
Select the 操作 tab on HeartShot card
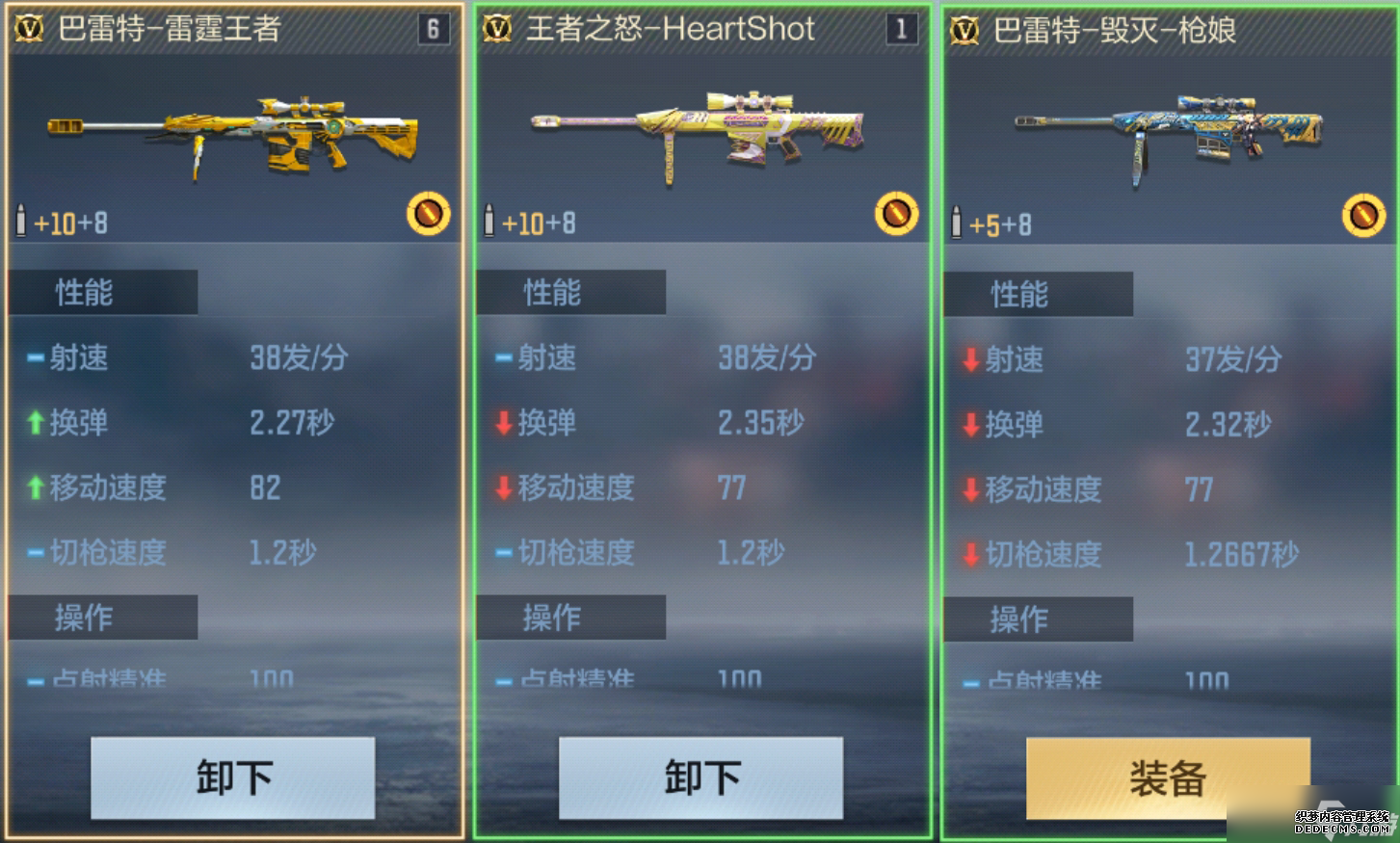pyautogui.click(x=569, y=618)
